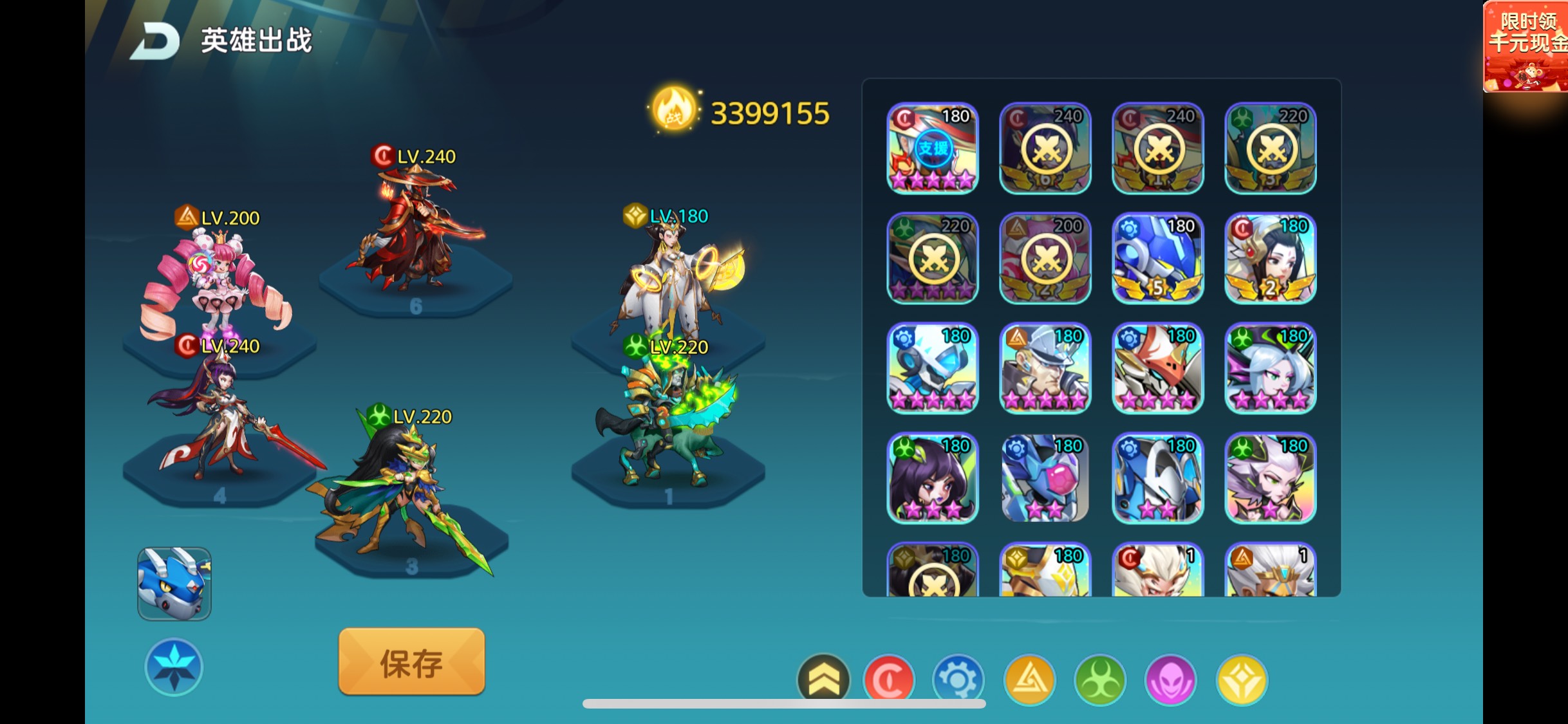This screenshot has width=1568, height=724.
Task: Filter heroes by the purple alien faction
Action: coord(1171,680)
